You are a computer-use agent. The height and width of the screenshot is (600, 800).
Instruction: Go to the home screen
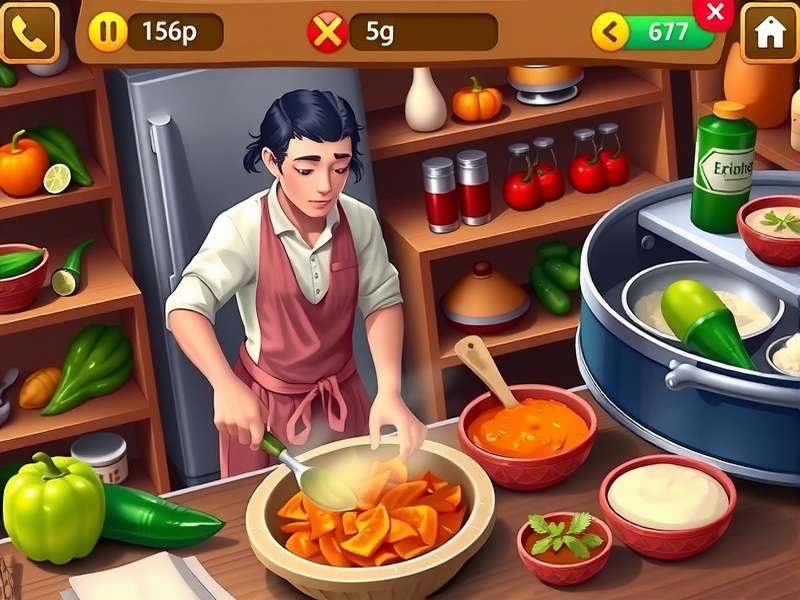(769, 33)
